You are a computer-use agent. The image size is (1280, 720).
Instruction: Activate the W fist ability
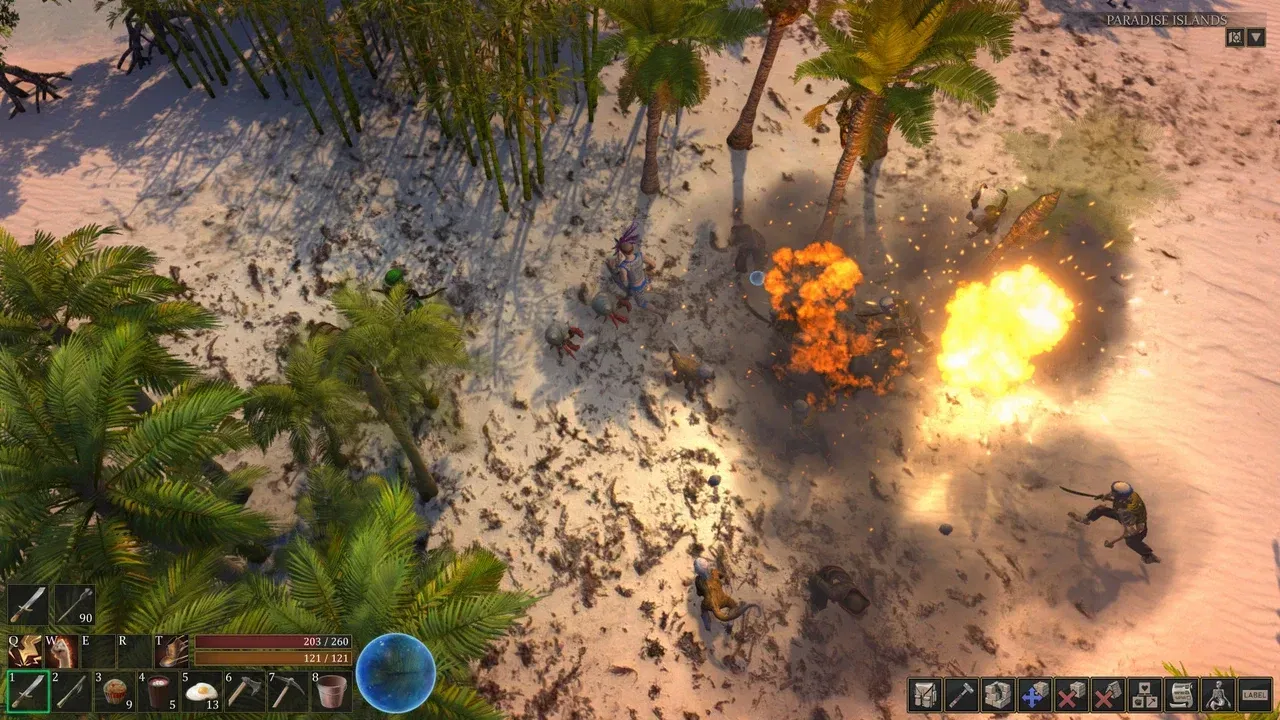pos(62,650)
